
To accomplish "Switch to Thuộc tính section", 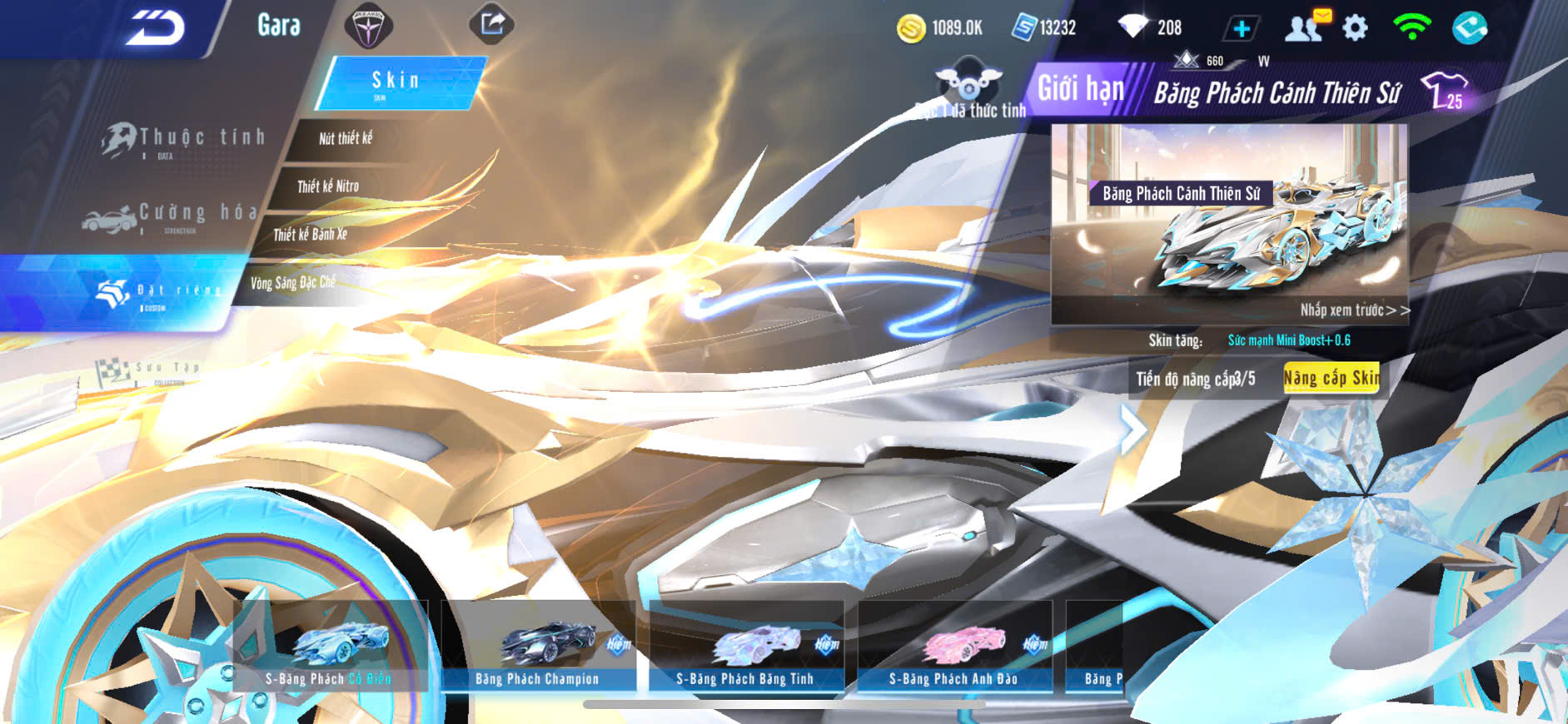I will [x=183, y=140].
